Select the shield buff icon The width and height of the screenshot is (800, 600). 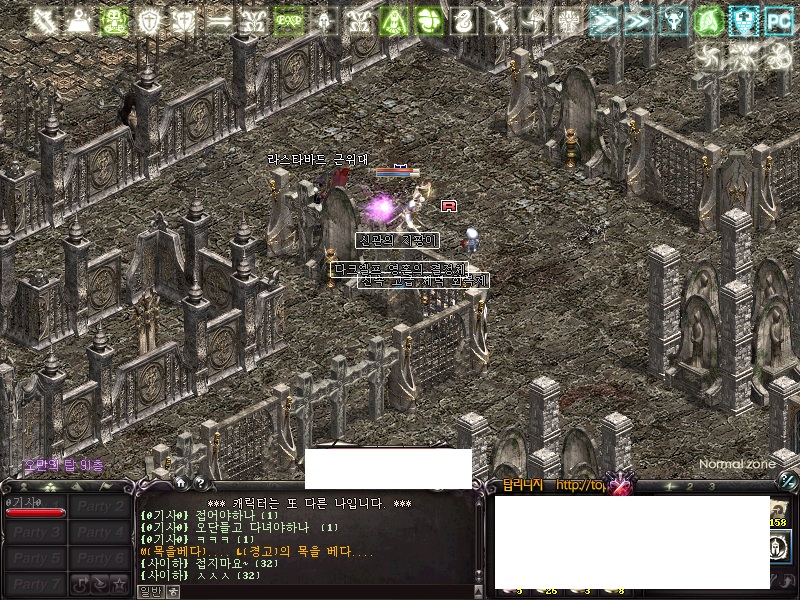[149, 19]
